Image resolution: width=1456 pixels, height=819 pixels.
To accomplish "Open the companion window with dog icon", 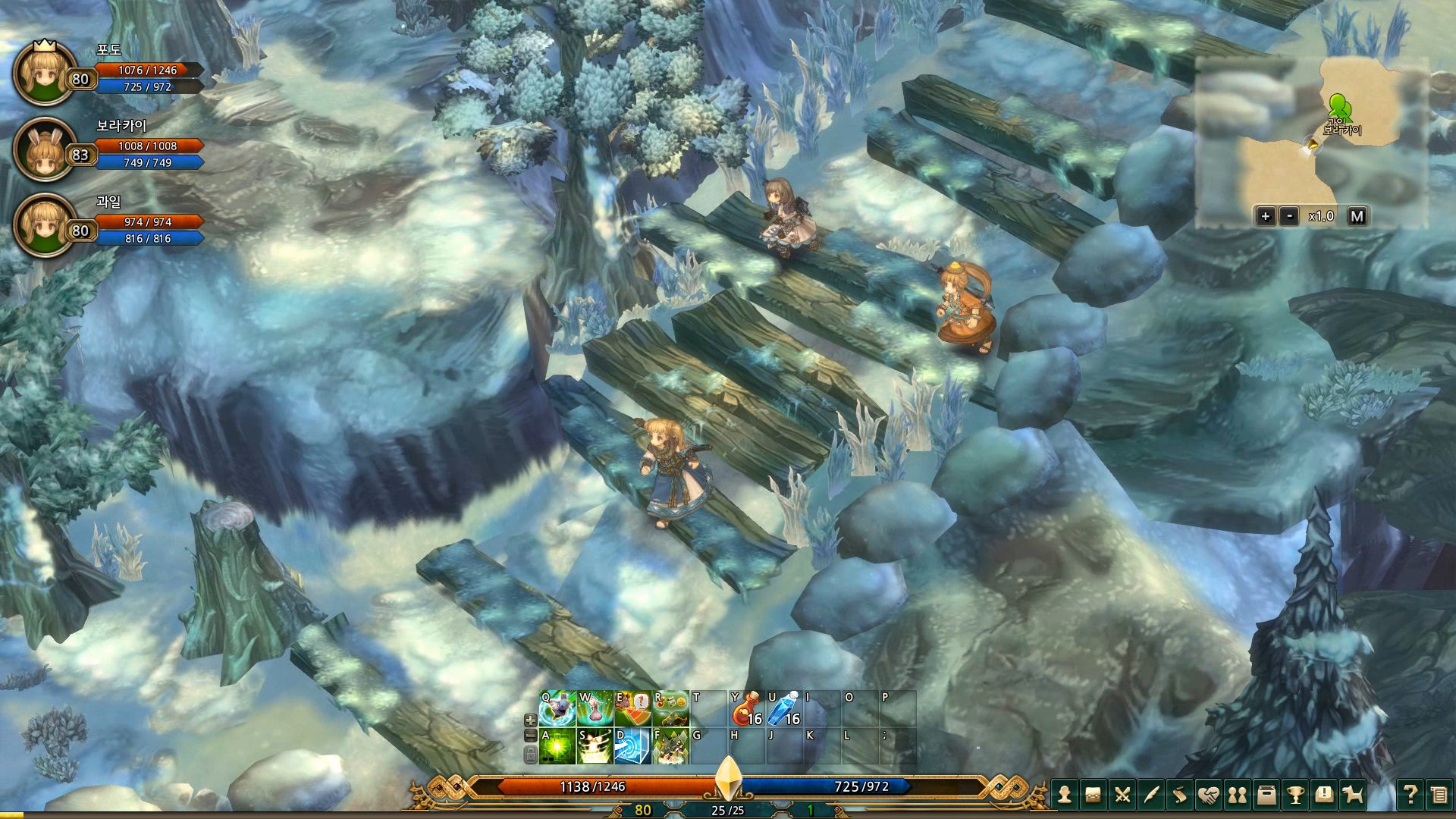I will [1352, 796].
